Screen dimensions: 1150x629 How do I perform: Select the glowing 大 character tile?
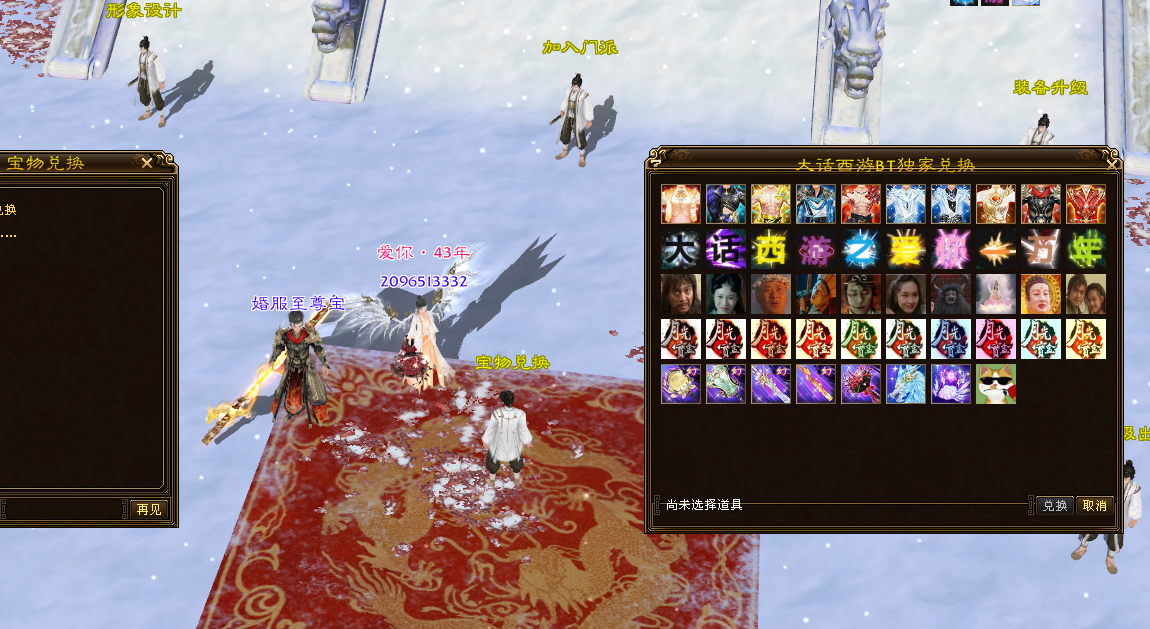pyautogui.click(x=680, y=249)
